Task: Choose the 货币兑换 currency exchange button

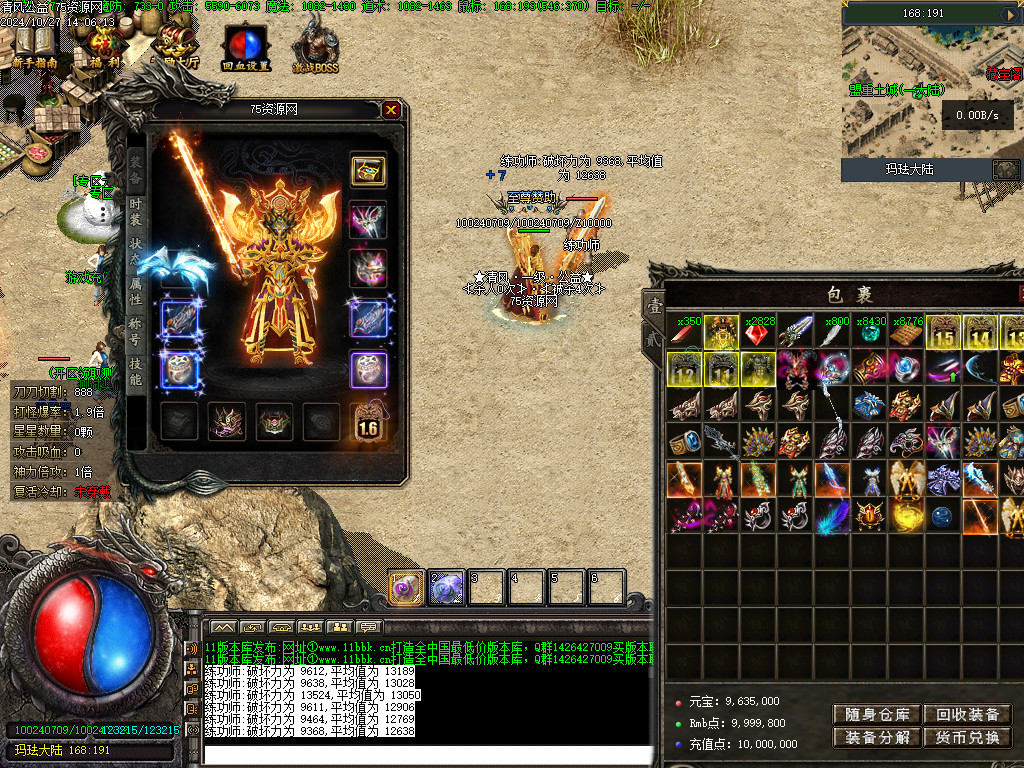Action: click(x=967, y=738)
